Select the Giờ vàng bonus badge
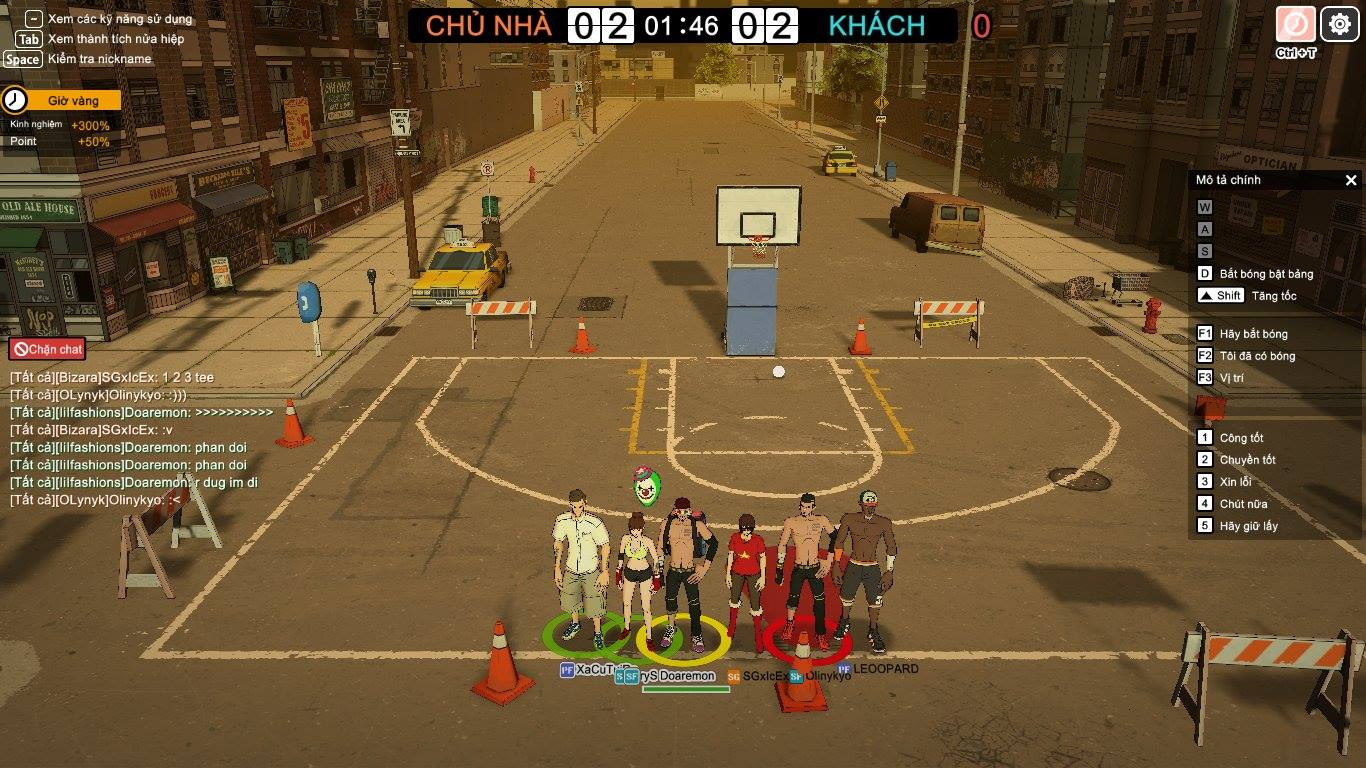This screenshot has height=768, width=1366. [x=62, y=101]
